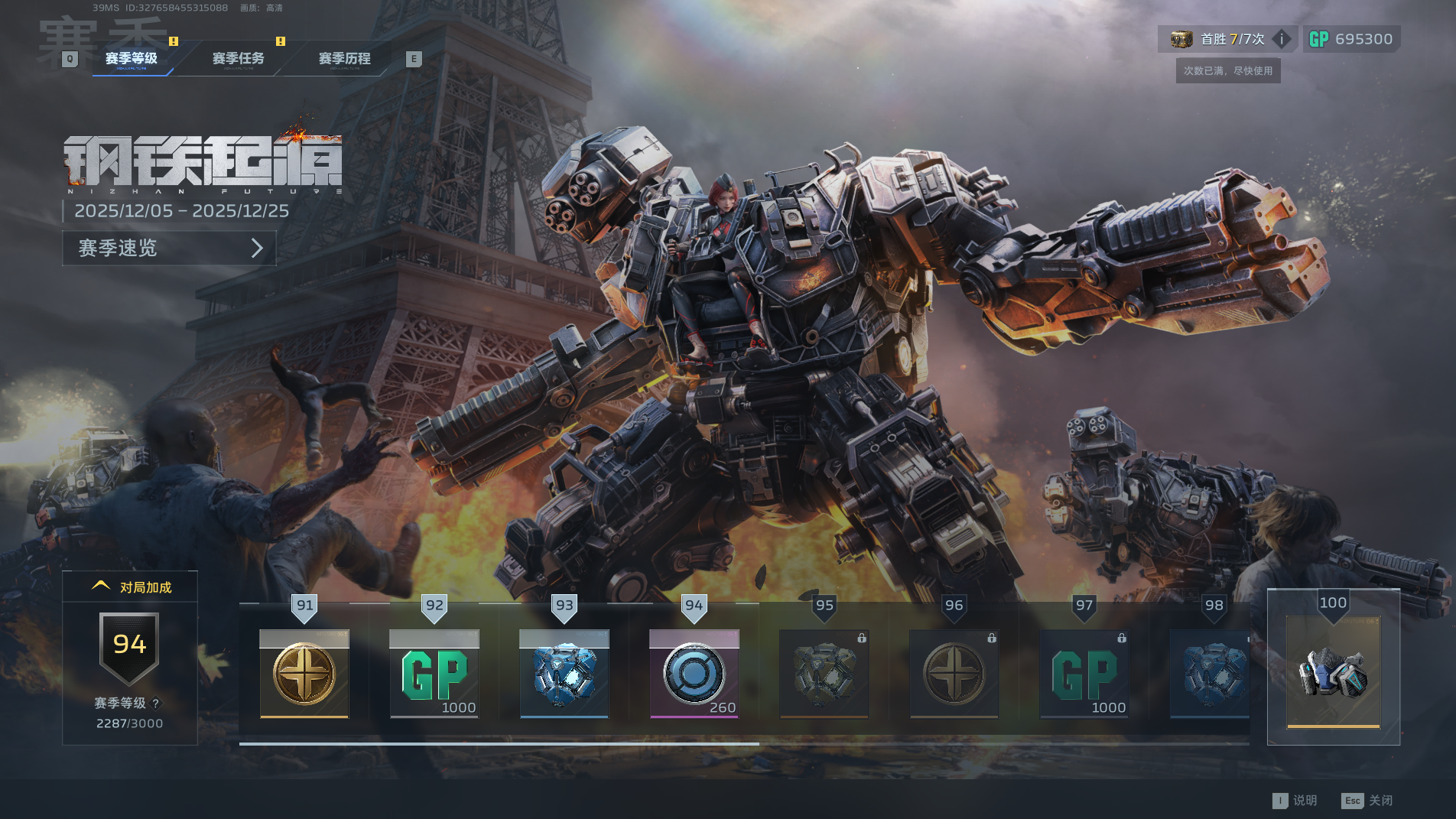The height and width of the screenshot is (819, 1456).
Task: Open the 说明 help button
Action: coord(1295,801)
